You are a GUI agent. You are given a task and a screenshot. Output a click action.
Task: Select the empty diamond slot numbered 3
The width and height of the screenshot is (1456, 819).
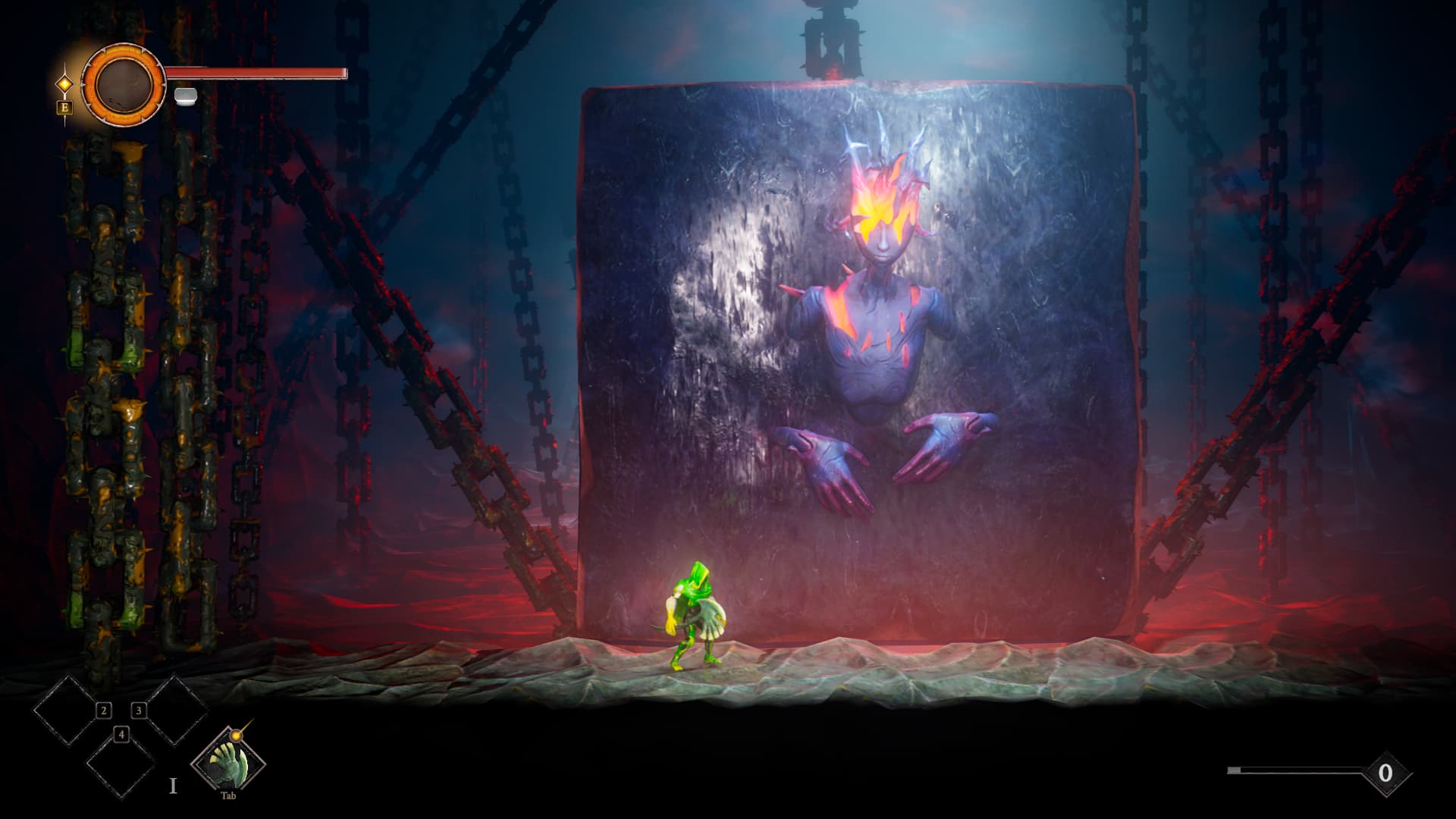pyautogui.click(x=174, y=710)
